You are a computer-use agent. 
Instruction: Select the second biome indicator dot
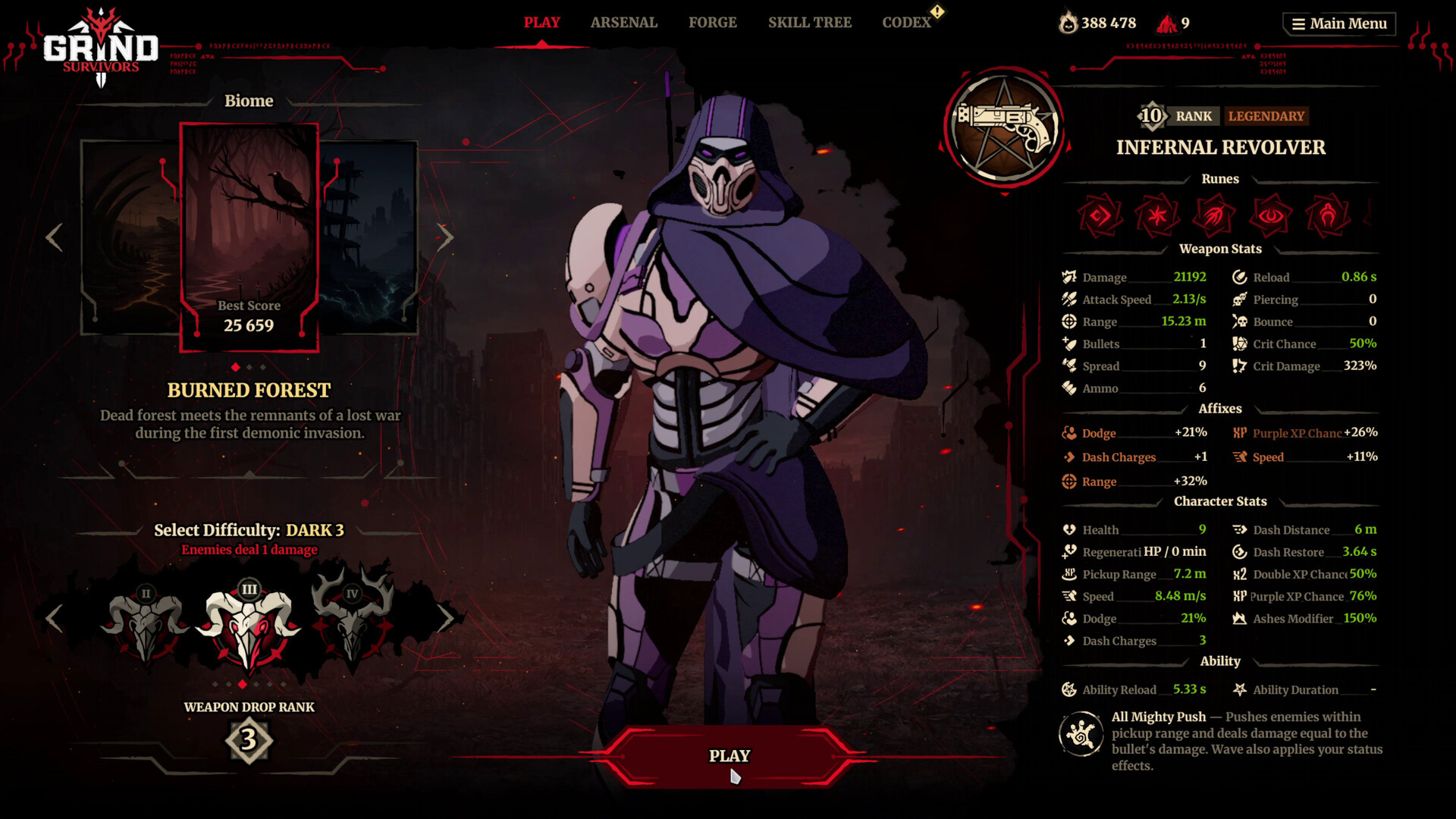pyautogui.click(x=249, y=366)
